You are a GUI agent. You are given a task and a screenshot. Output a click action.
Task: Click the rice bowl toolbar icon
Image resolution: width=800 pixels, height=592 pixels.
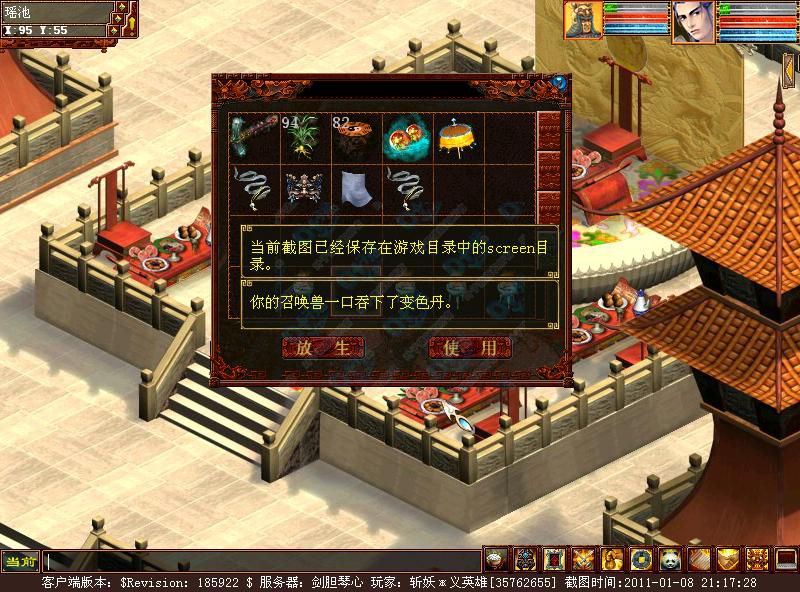[x=496, y=559]
